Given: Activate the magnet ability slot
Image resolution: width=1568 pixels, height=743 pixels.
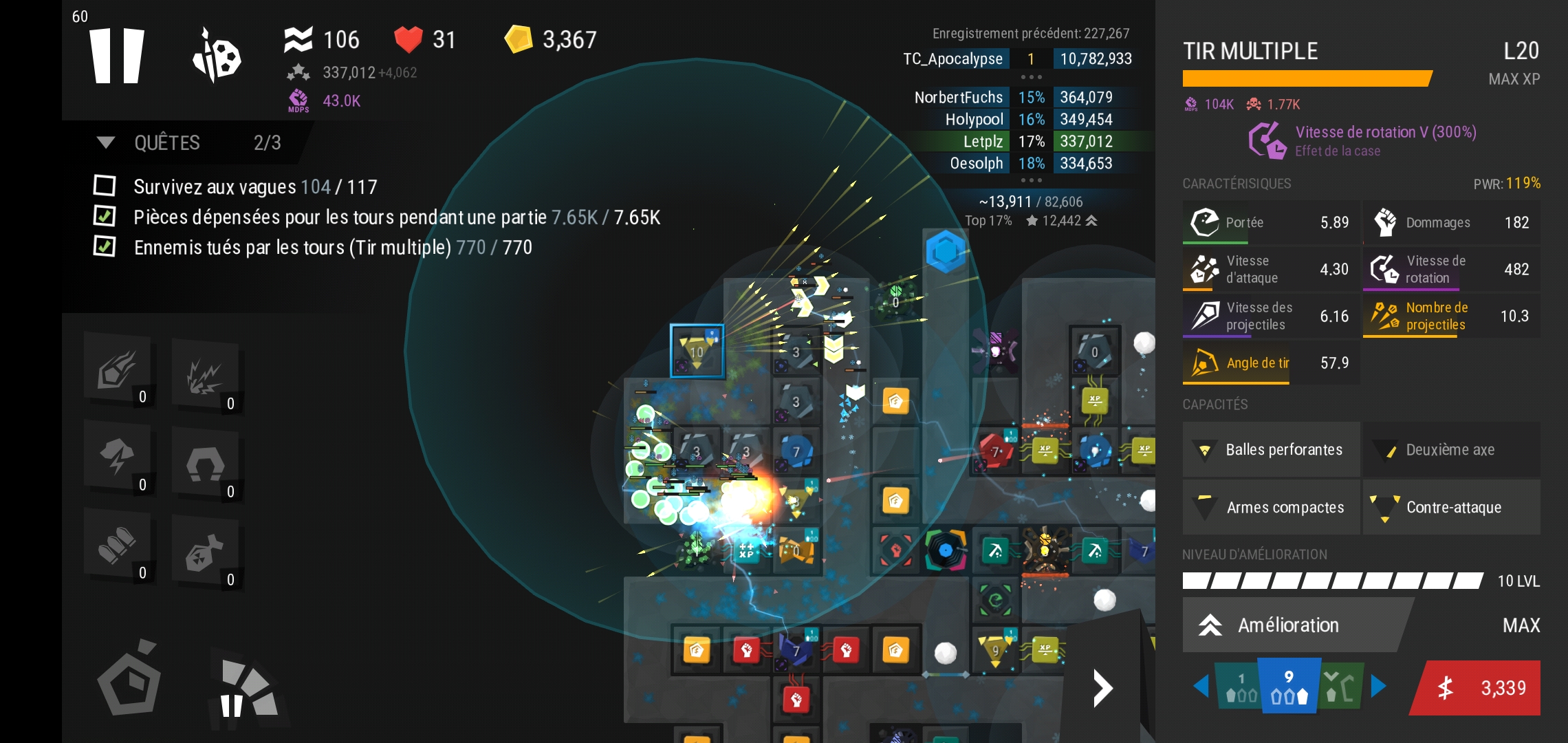Looking at the screenshot, I should [206, 464].
